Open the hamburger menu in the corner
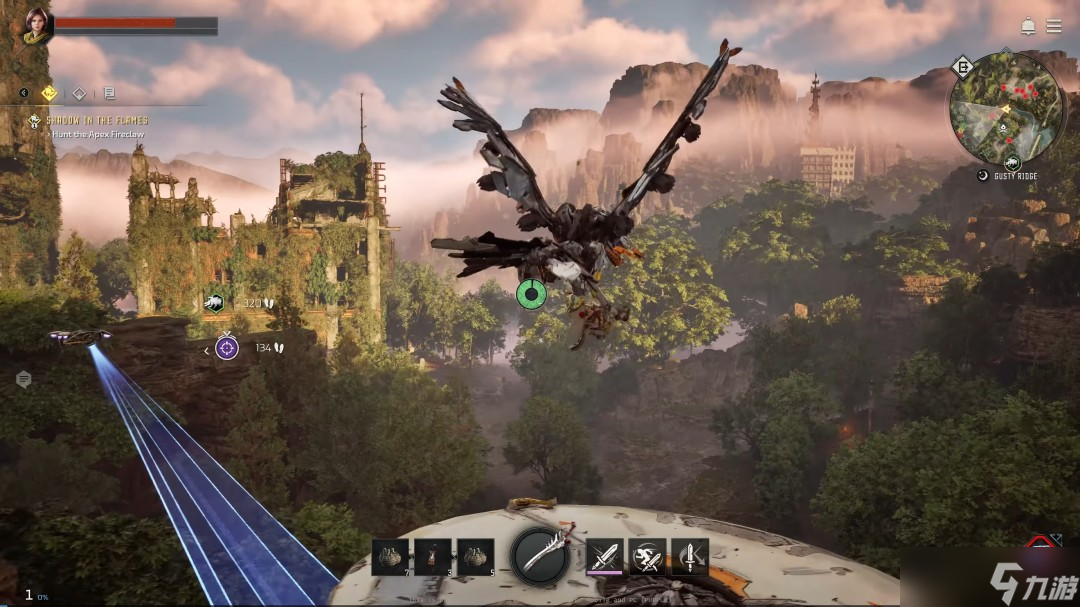The image size is (1080, 607). click(1054, 26)
